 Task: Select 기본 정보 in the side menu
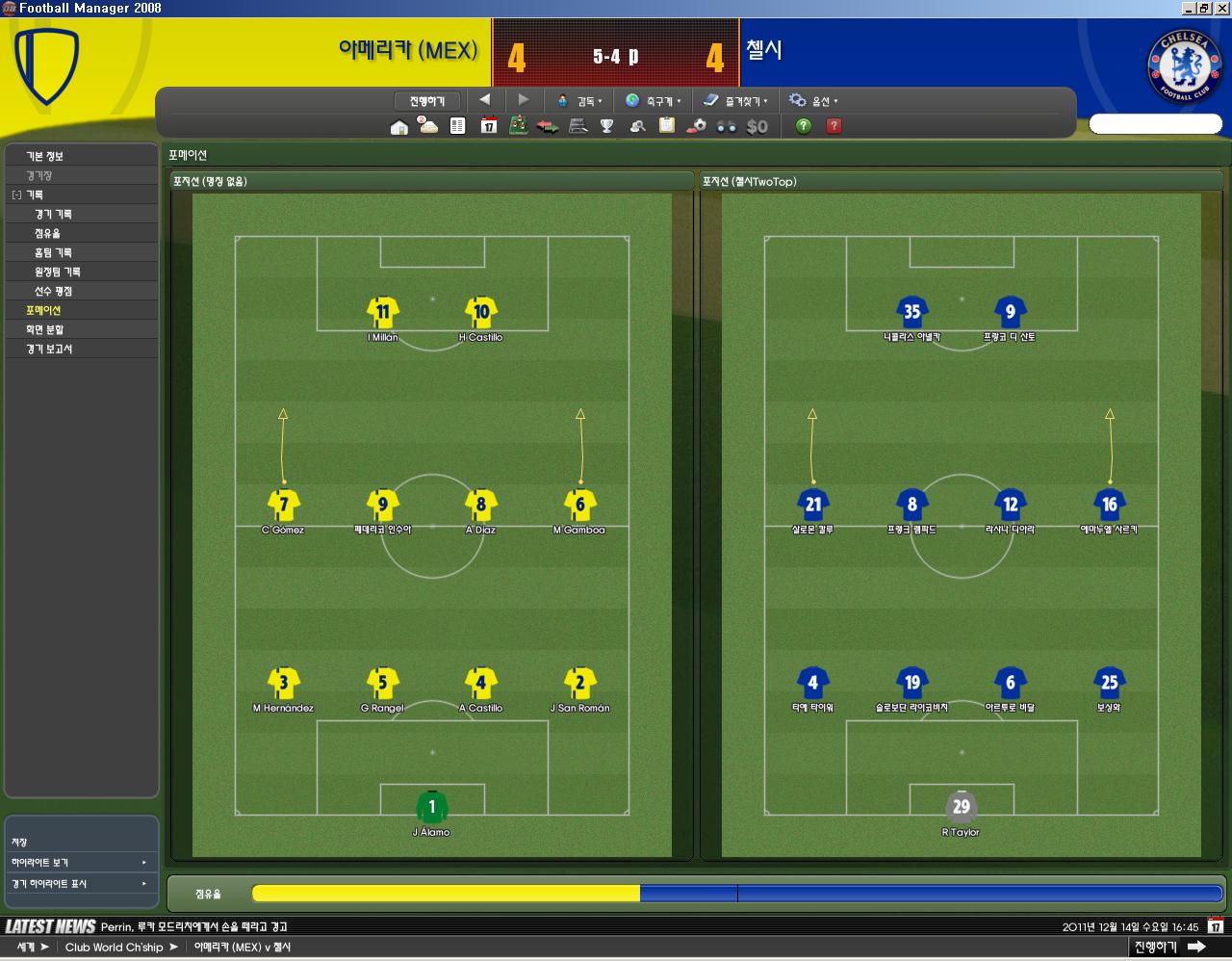pos(44,156)
